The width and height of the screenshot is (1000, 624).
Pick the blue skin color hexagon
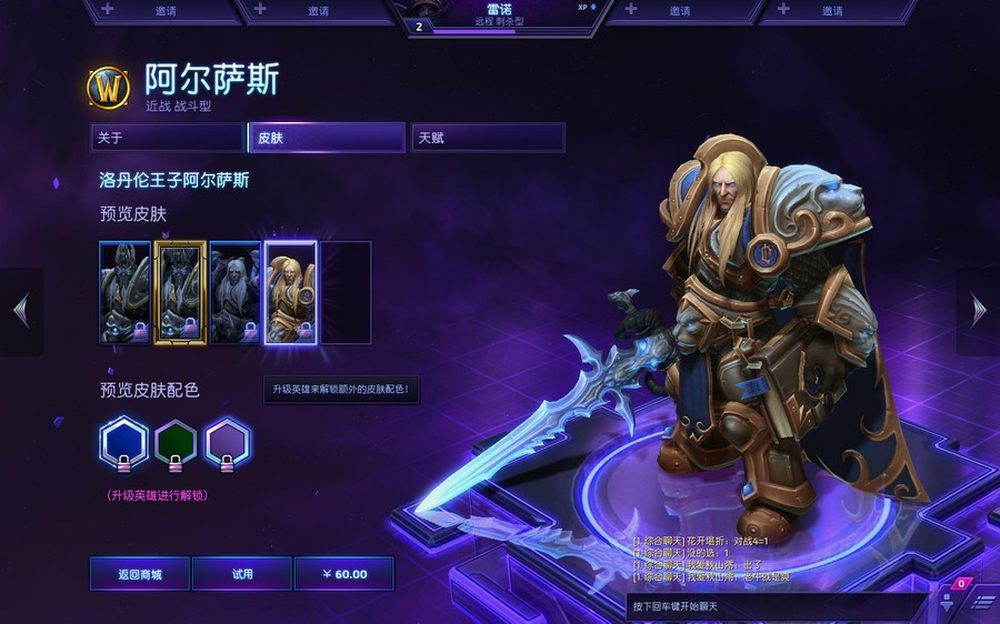point(124,442)
